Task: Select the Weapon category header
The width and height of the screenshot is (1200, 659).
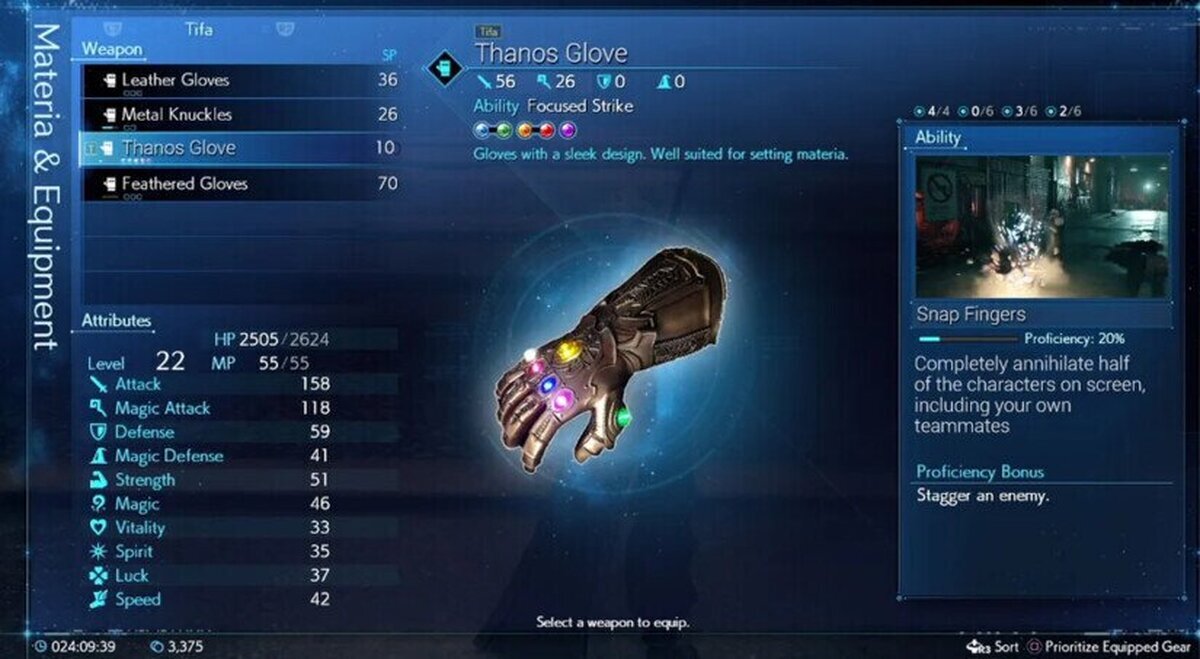Action: (112, 48)
